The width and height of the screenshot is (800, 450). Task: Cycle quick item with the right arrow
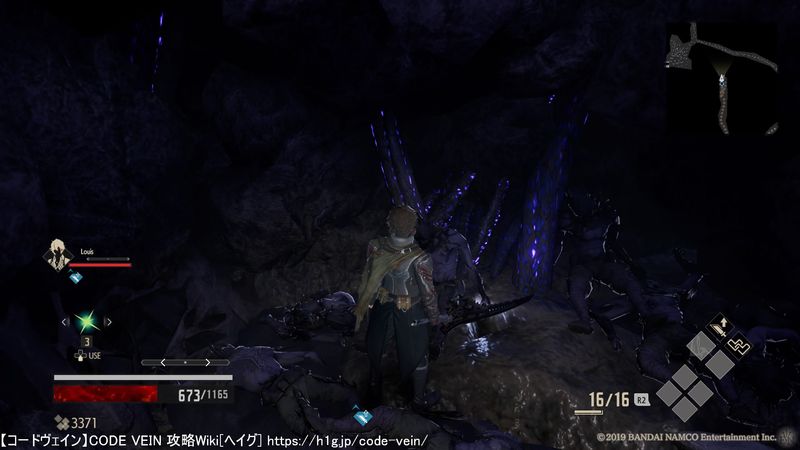point(108,322)
